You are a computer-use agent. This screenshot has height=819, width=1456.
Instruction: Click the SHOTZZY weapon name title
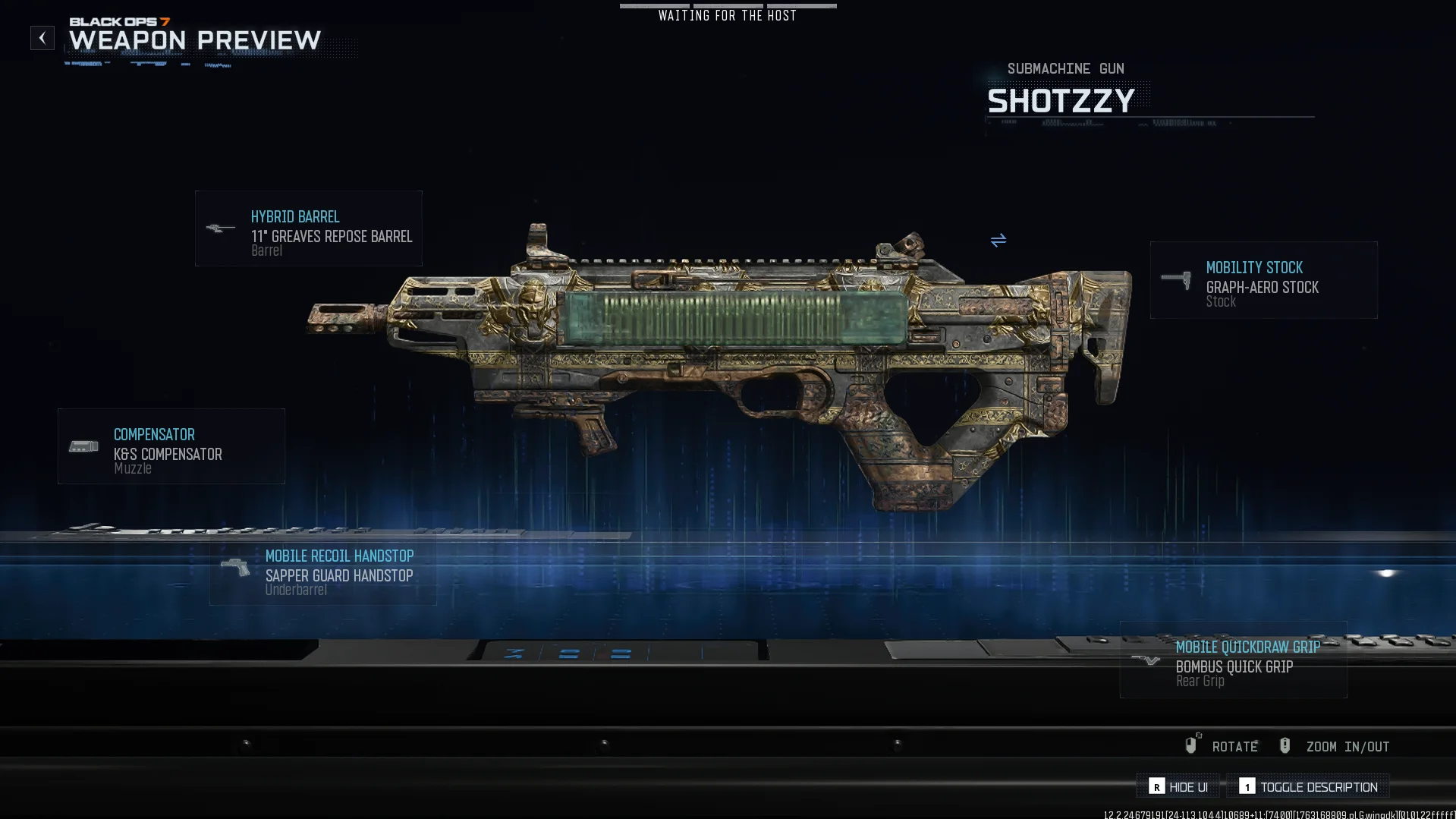coord(1061,99)
